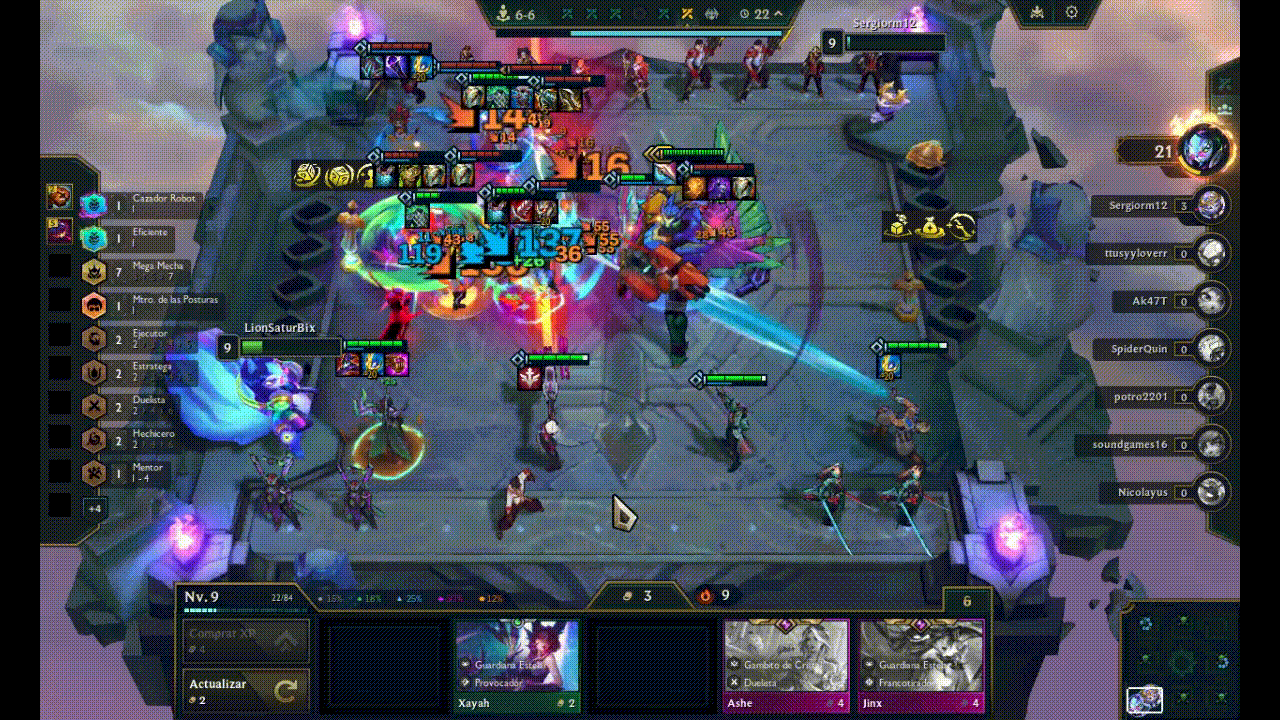
Task: Click the Duelista trait icon
Action: point(94,404)
